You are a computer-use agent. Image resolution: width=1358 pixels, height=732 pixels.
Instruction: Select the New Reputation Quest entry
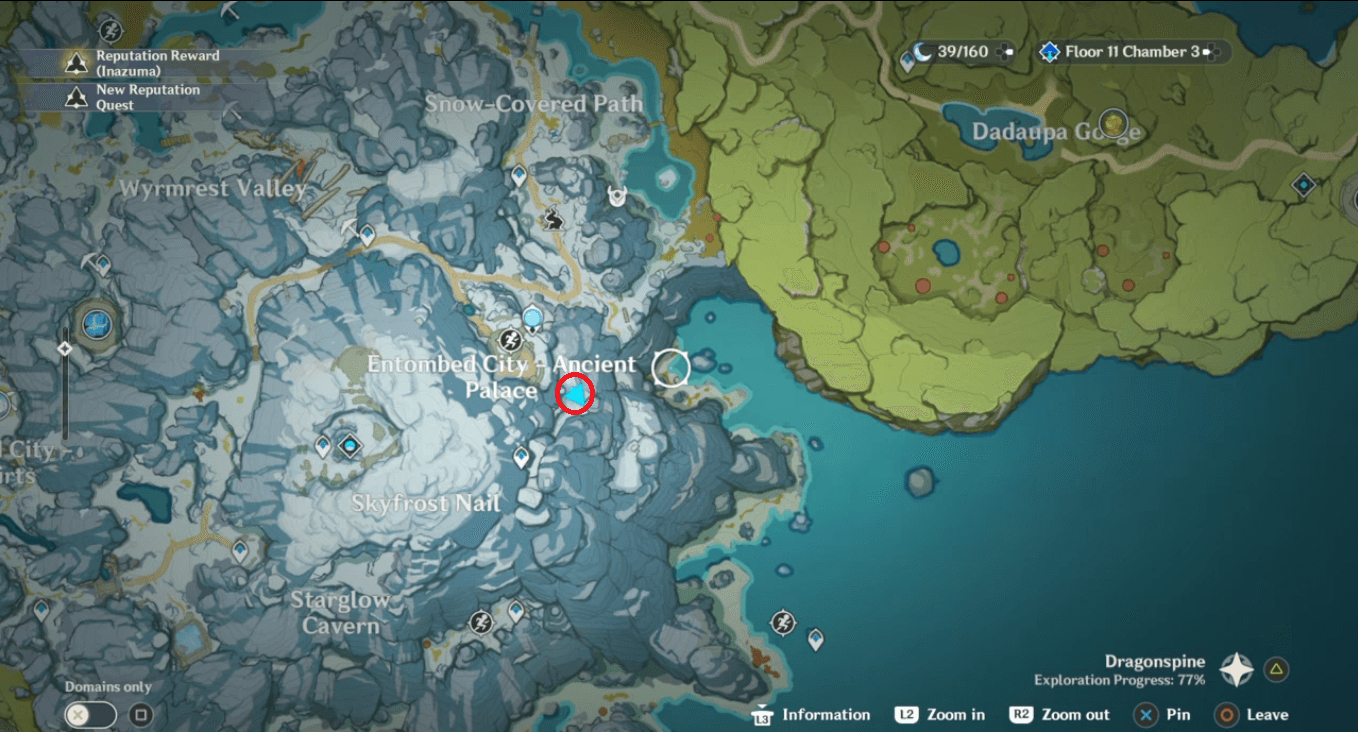(x=150, y=95)
